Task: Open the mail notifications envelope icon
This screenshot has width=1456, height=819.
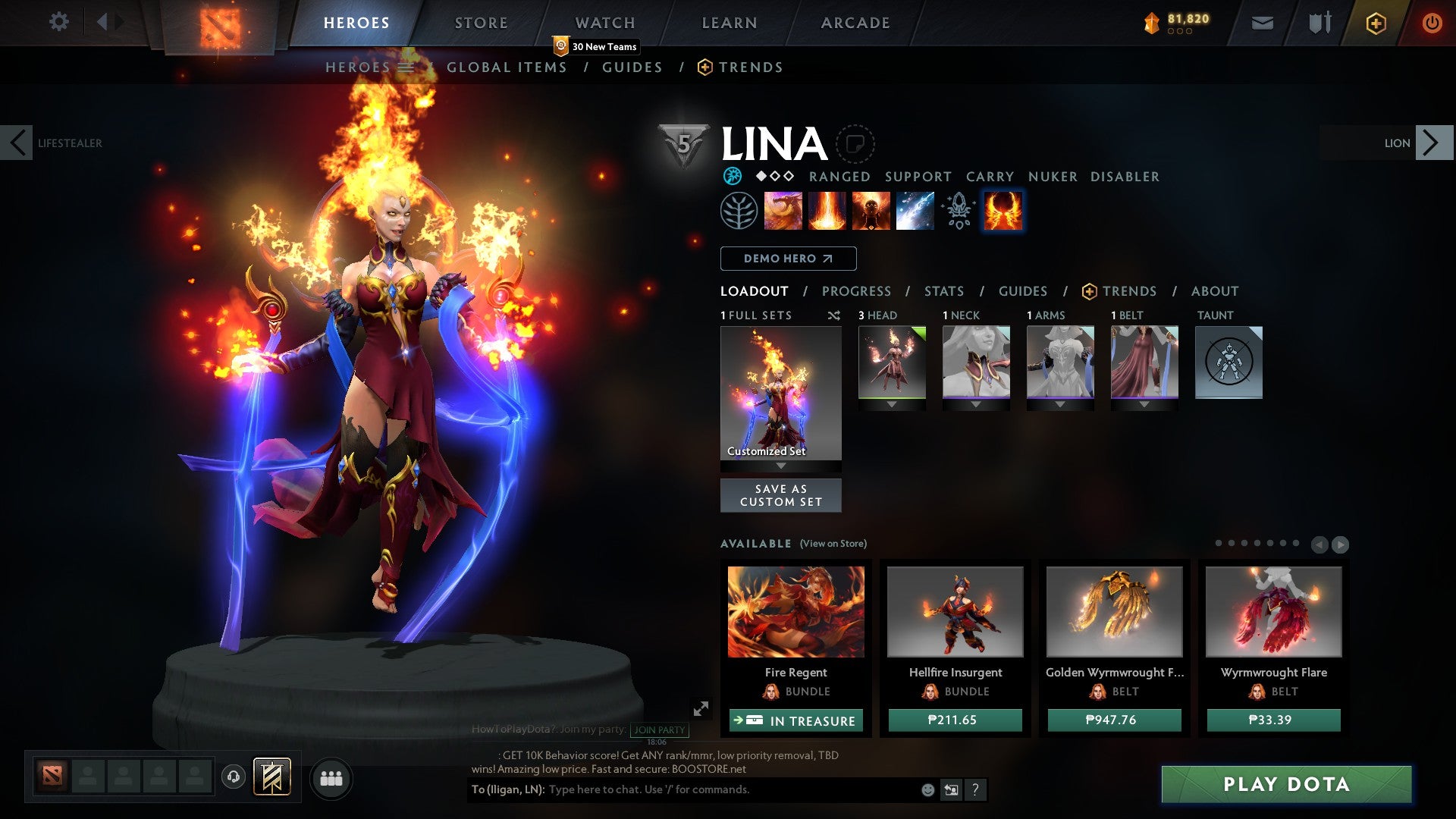Action: (x=1262, y=23)
